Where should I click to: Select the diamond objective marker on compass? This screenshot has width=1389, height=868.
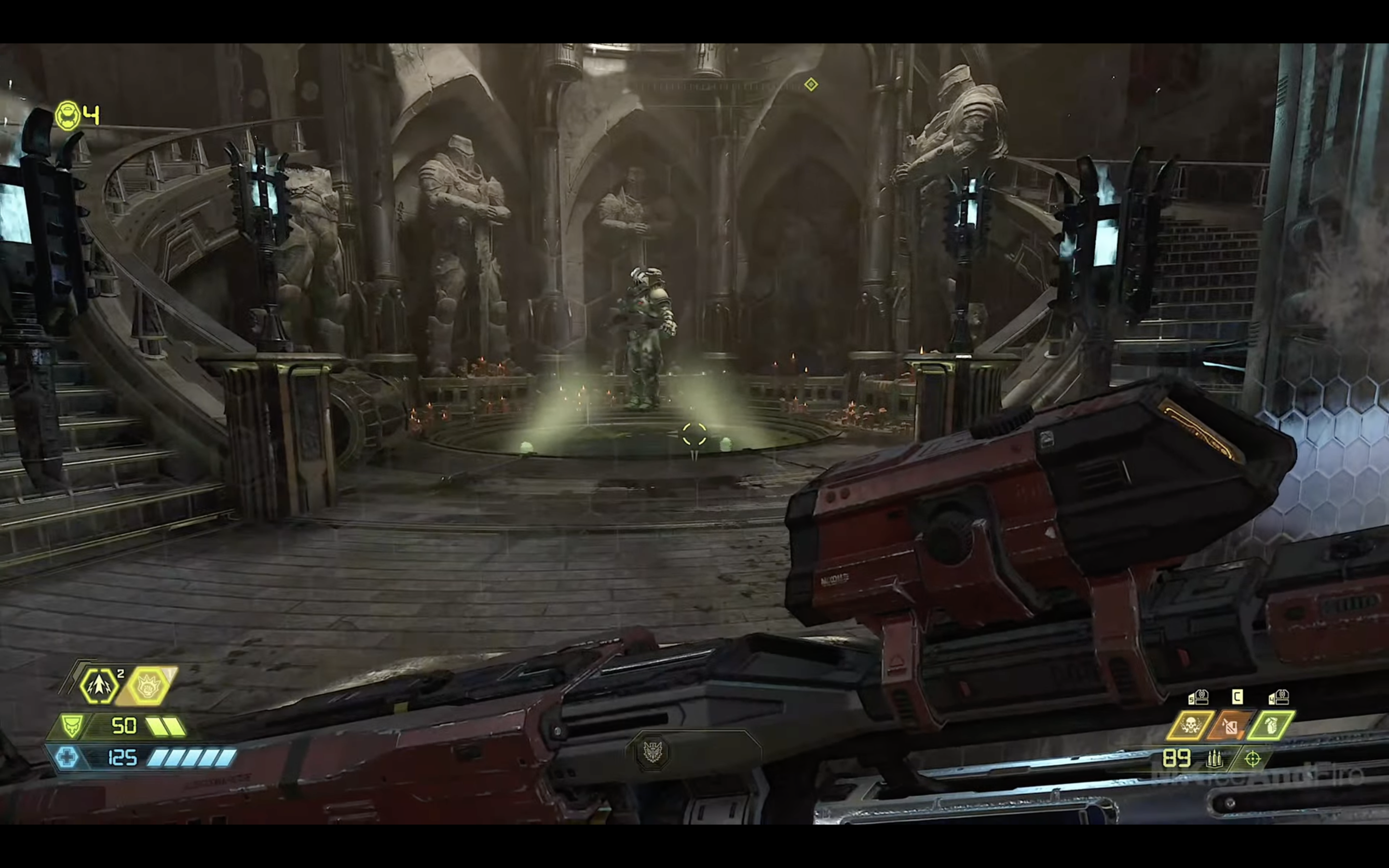click(810, 84)
